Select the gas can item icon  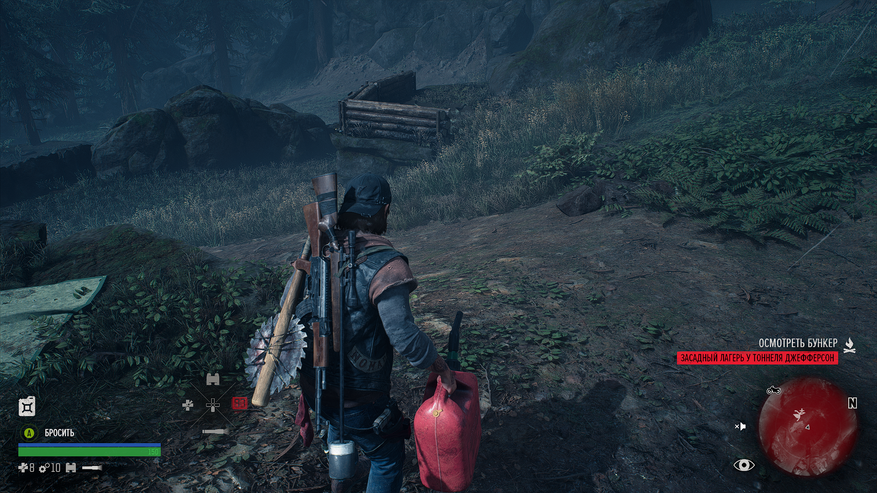[x=28, y=406]
